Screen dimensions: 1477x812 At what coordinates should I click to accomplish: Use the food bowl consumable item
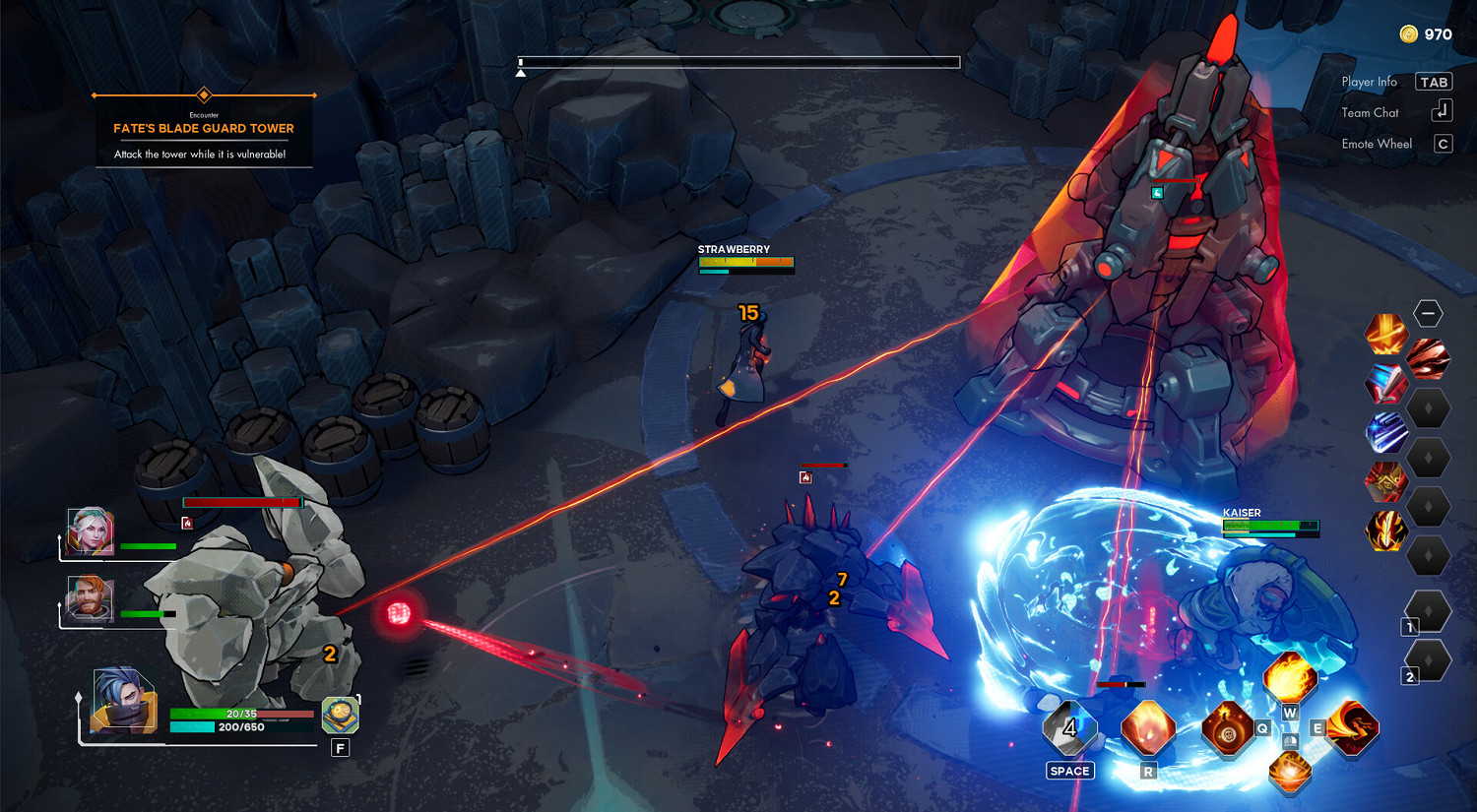[x=340, y=716]
